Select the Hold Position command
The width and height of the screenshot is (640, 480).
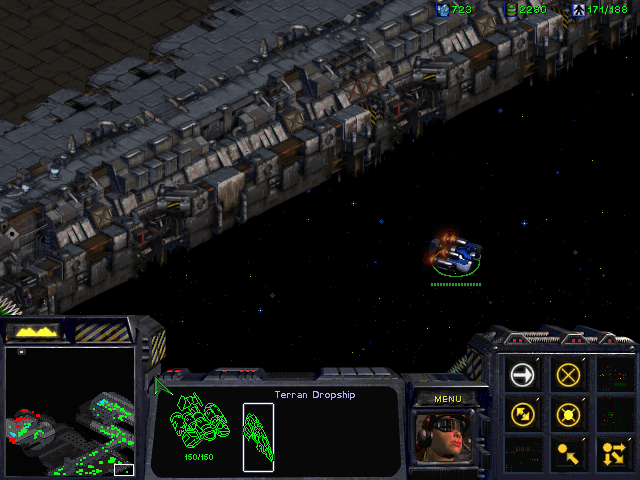pos(569,413)
